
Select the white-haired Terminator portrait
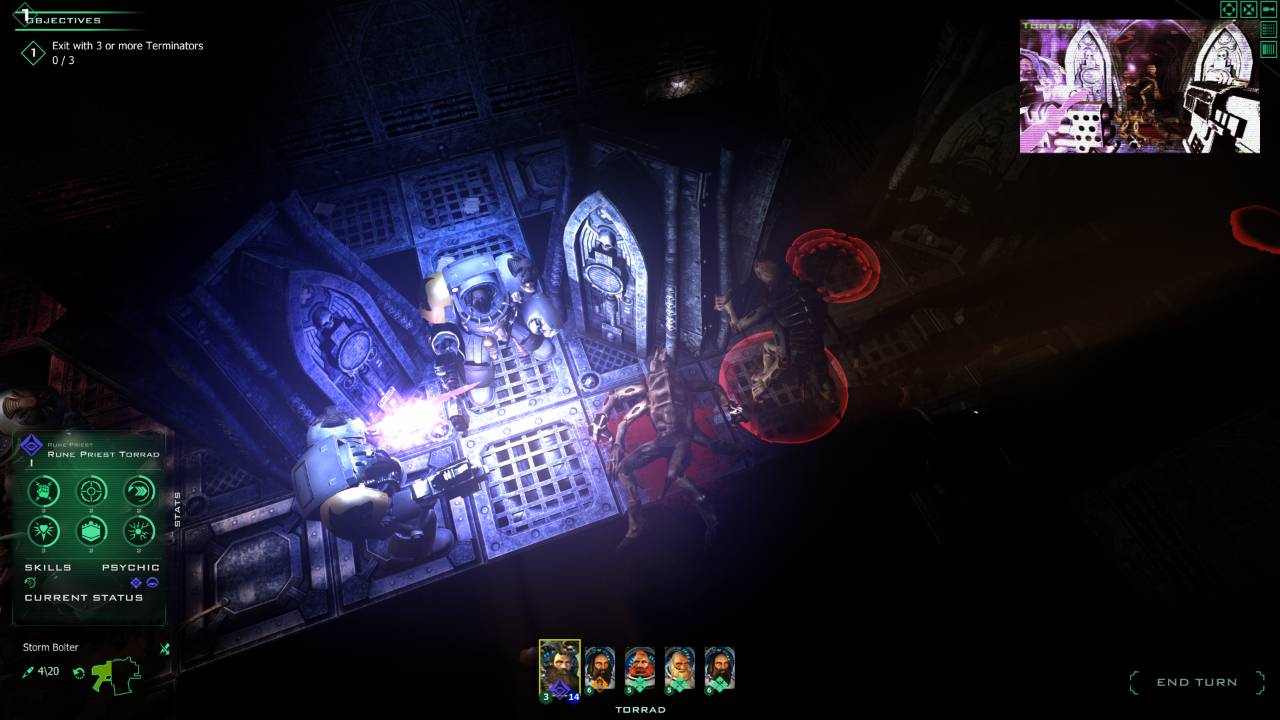coord(679,667)
